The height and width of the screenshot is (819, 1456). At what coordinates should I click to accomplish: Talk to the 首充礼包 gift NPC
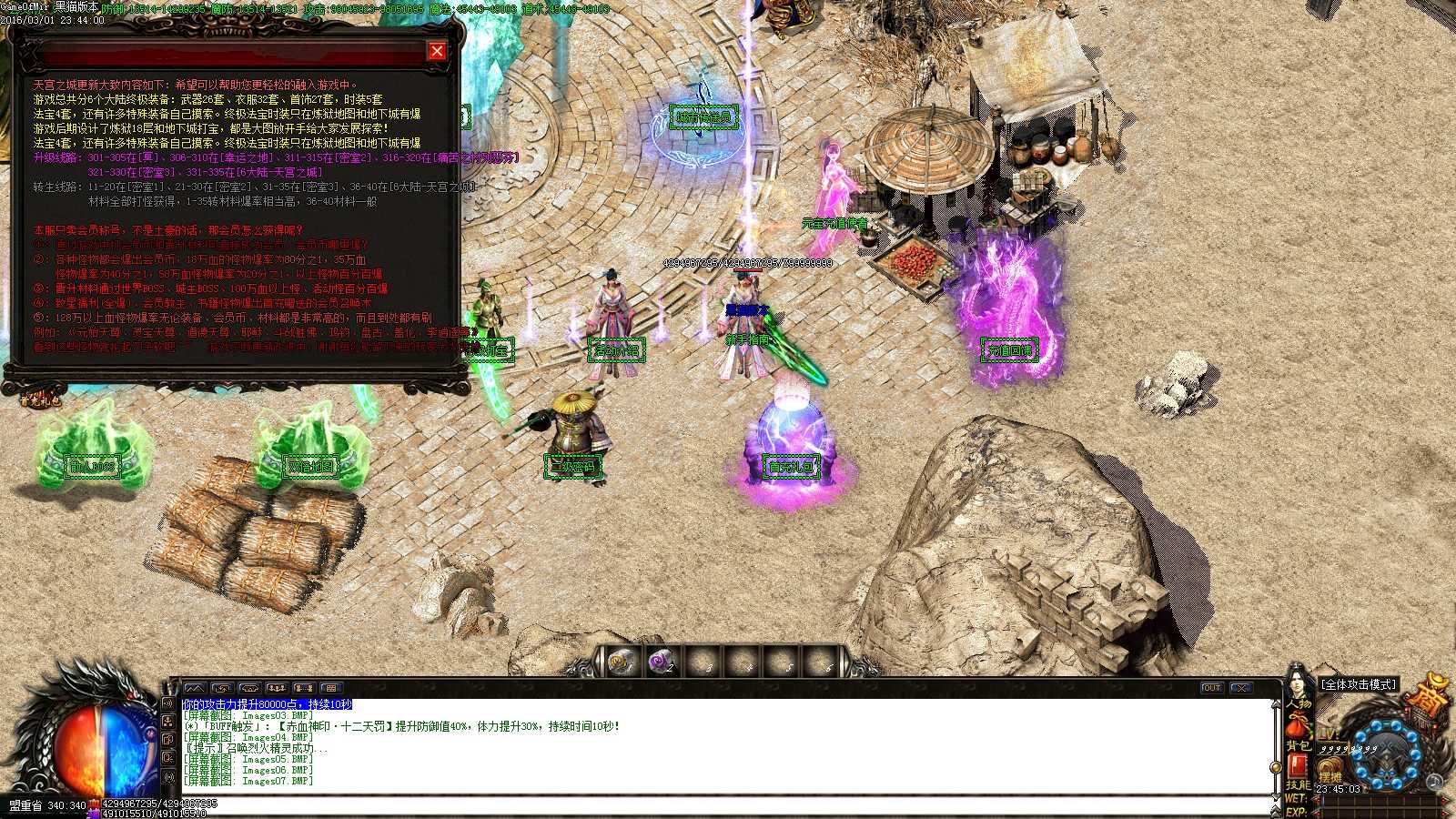789,428
